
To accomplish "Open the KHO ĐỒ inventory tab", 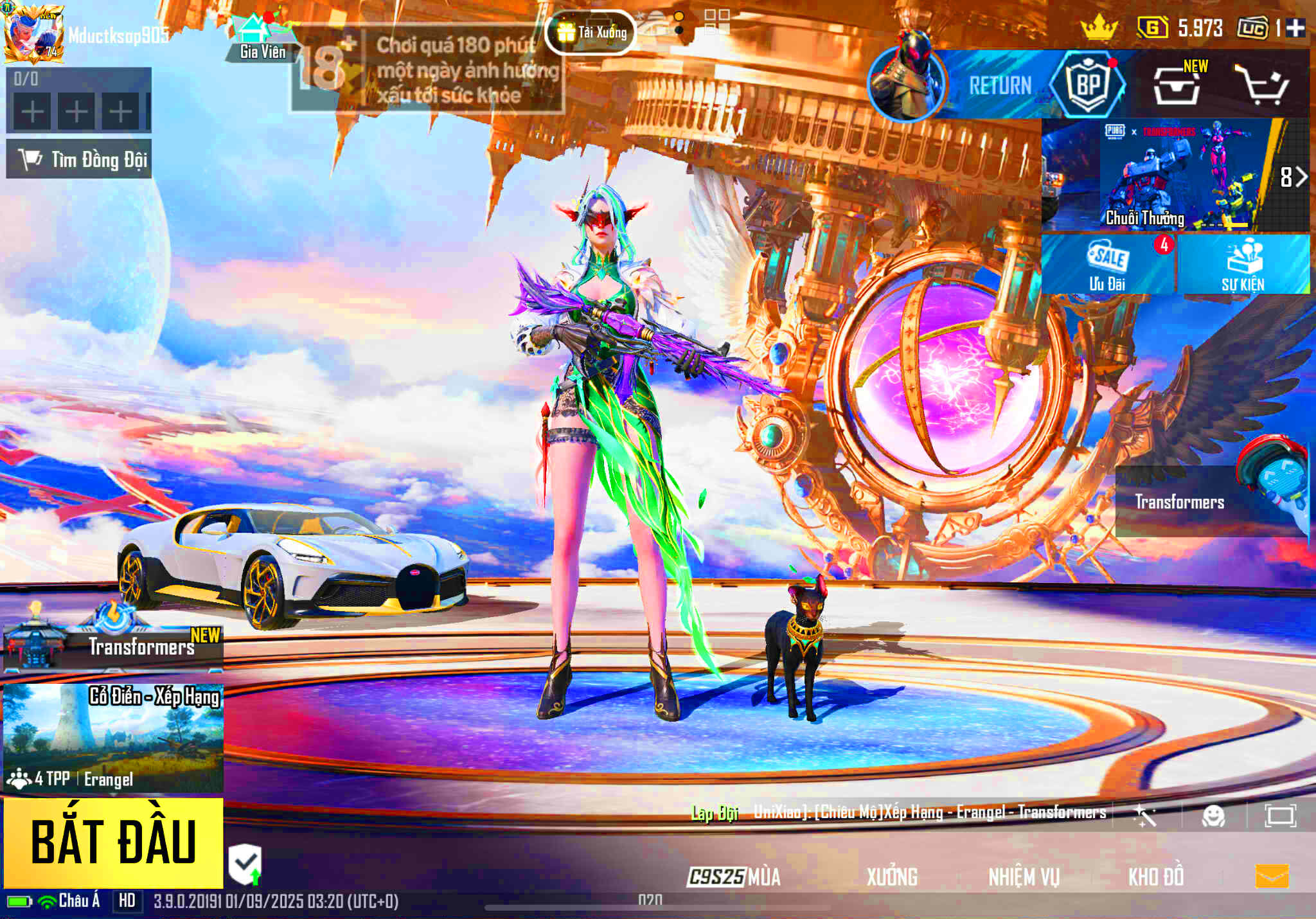I will (x=1156, y=877).
